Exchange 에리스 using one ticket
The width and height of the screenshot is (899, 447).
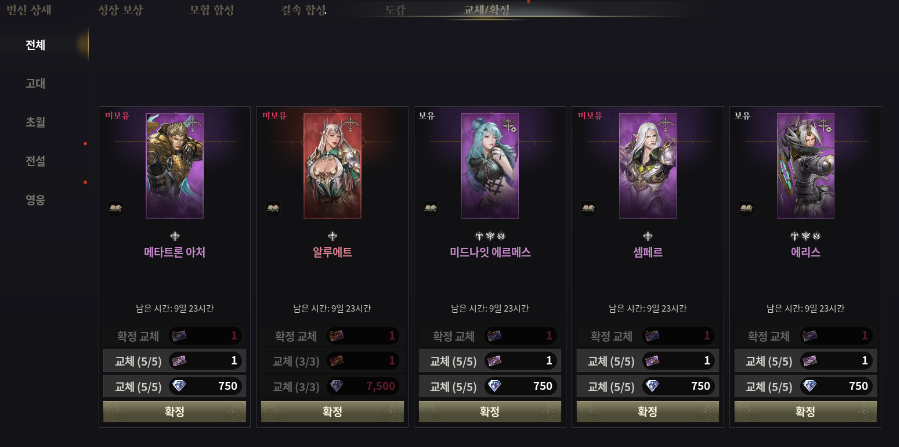[x=806, y=361]
